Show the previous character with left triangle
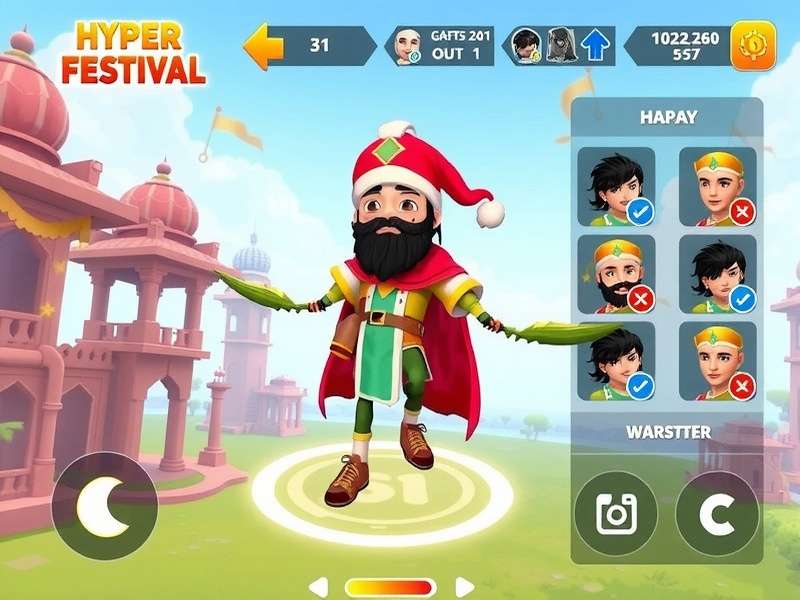This screenshot has height=600, width=800. coord(318,587)
